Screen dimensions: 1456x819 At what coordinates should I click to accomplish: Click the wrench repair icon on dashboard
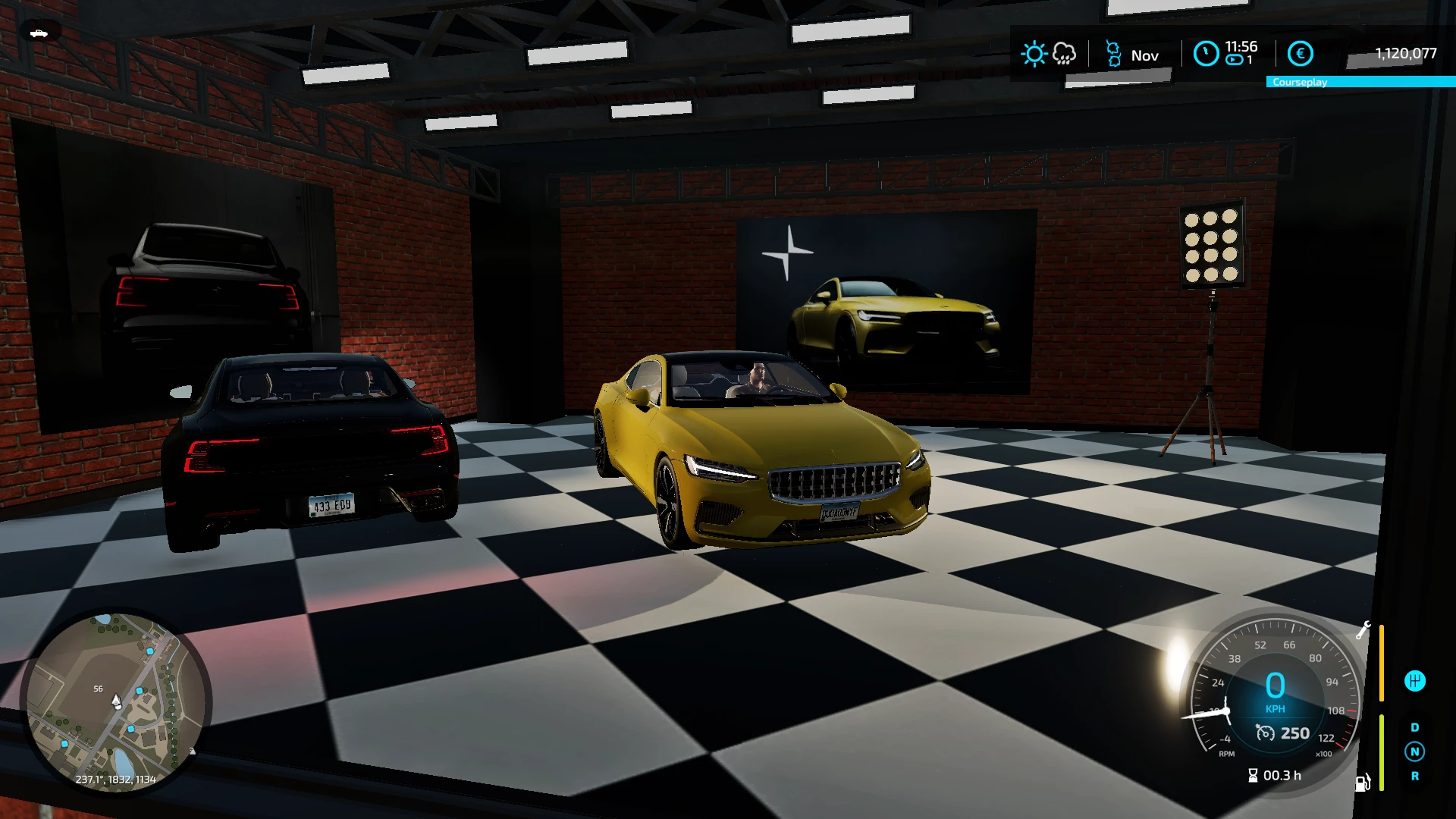tap(1364, 629)
